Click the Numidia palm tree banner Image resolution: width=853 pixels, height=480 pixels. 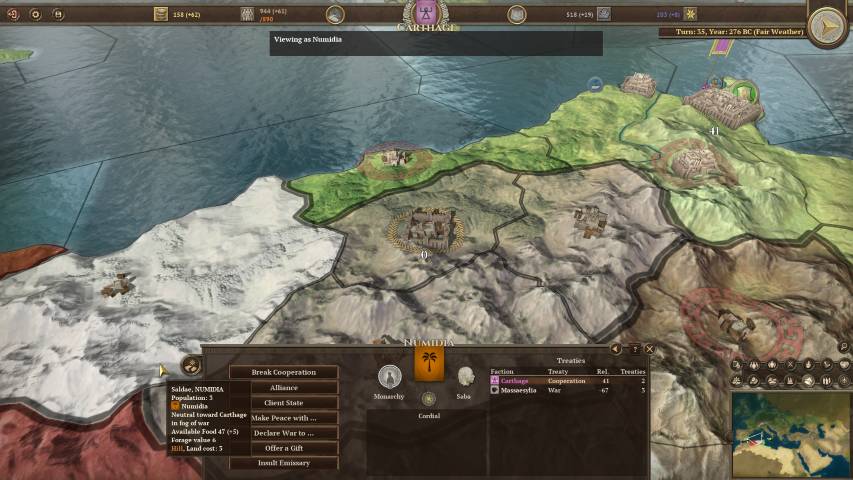pyautogui.click(x=429, y=364)
